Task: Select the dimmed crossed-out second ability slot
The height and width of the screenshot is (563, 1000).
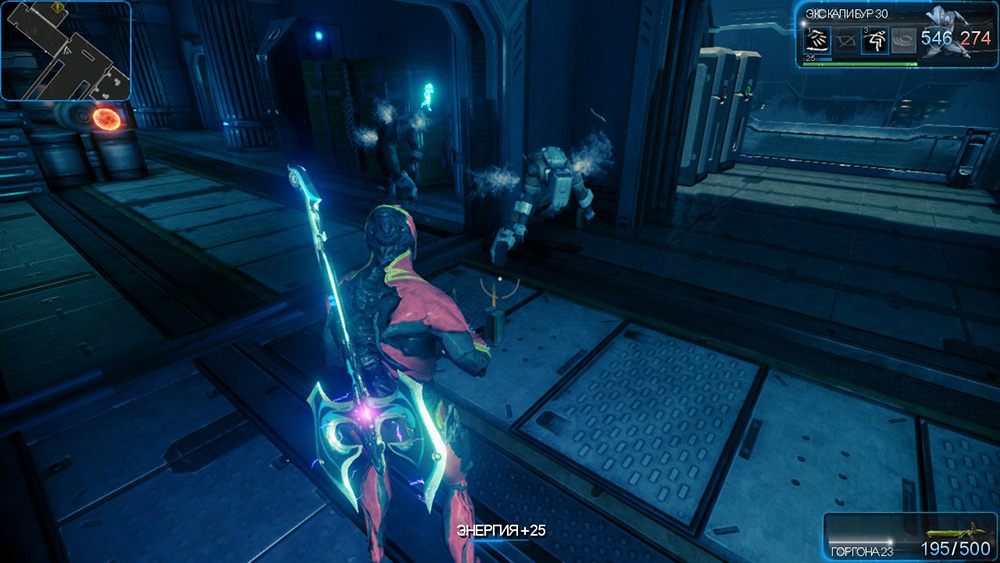Action: [x=847, y=41]
